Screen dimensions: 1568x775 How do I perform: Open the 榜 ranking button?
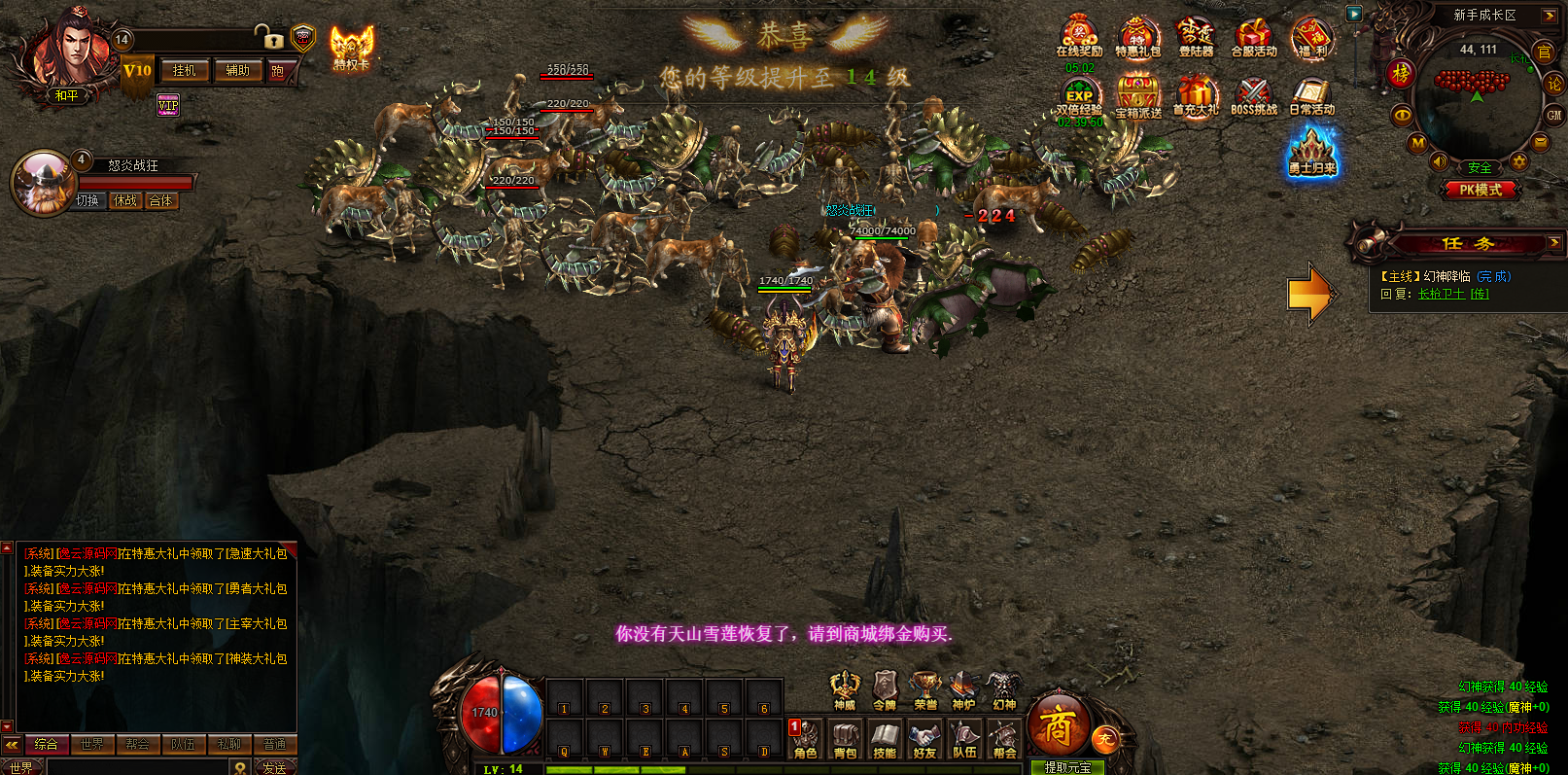pos(1401,73)
